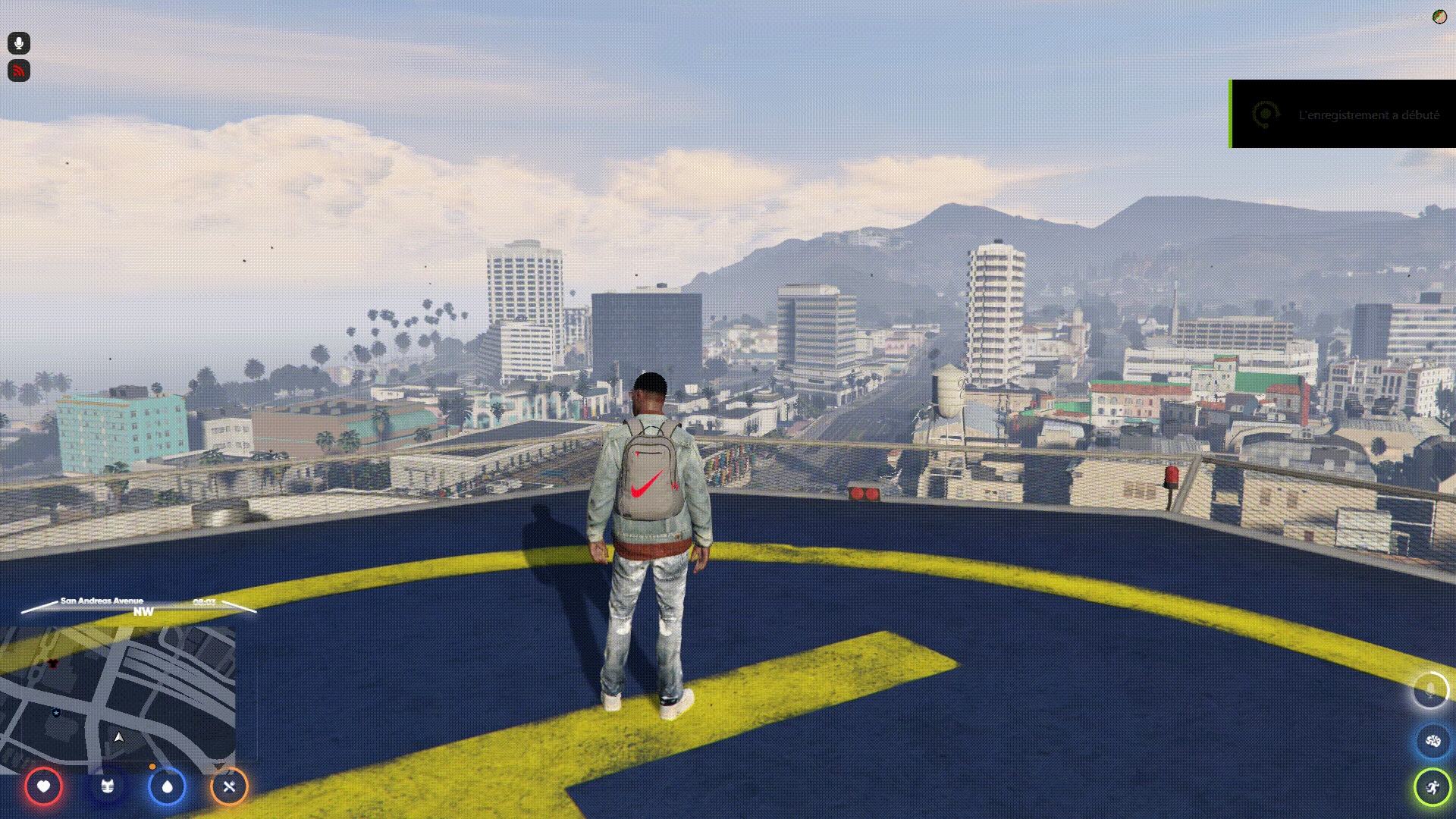Click the green running man stamina icon
The image size is (1456, 819).
(1432, 788)
